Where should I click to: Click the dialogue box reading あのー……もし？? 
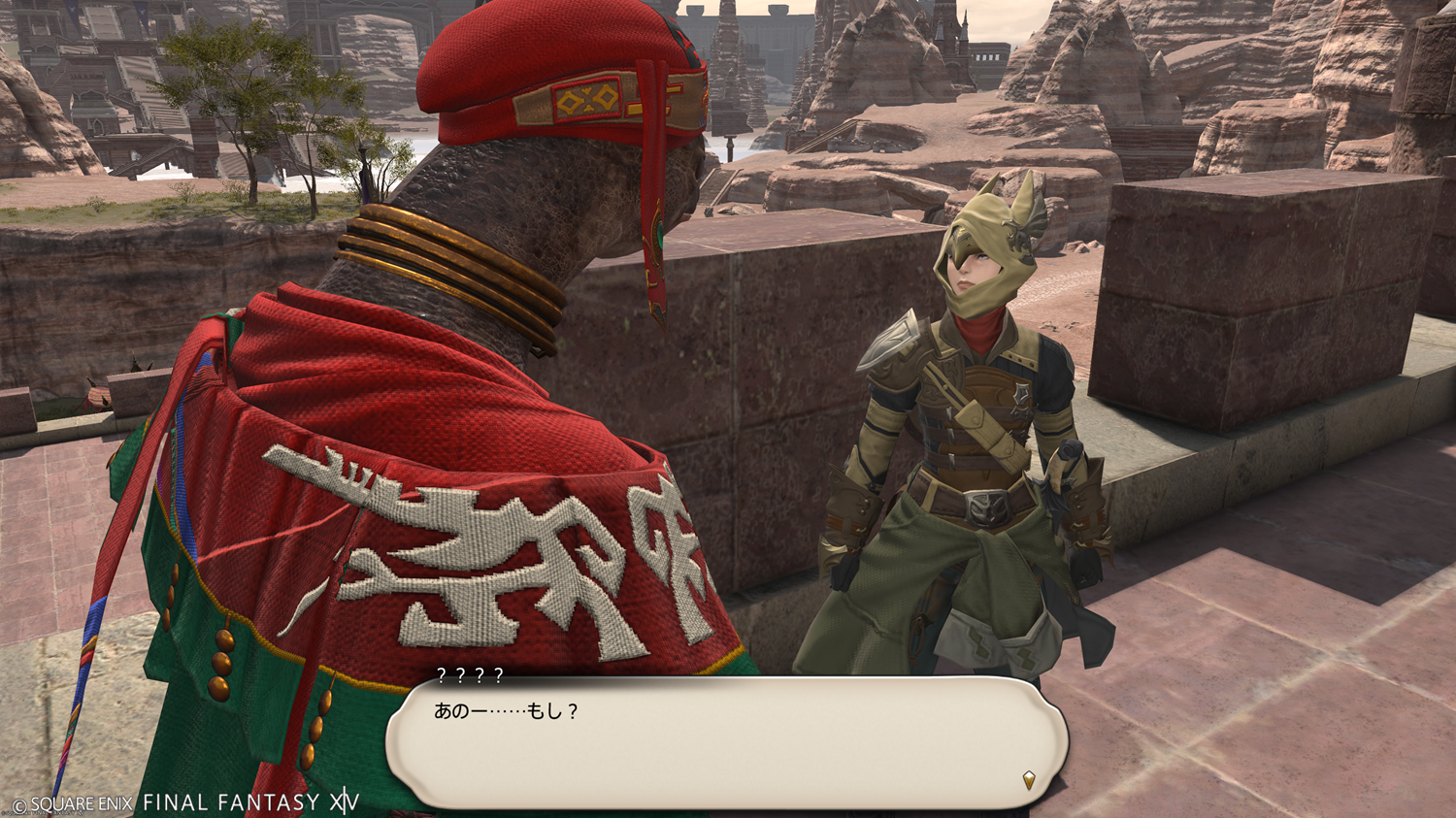[x=726, y=742]
